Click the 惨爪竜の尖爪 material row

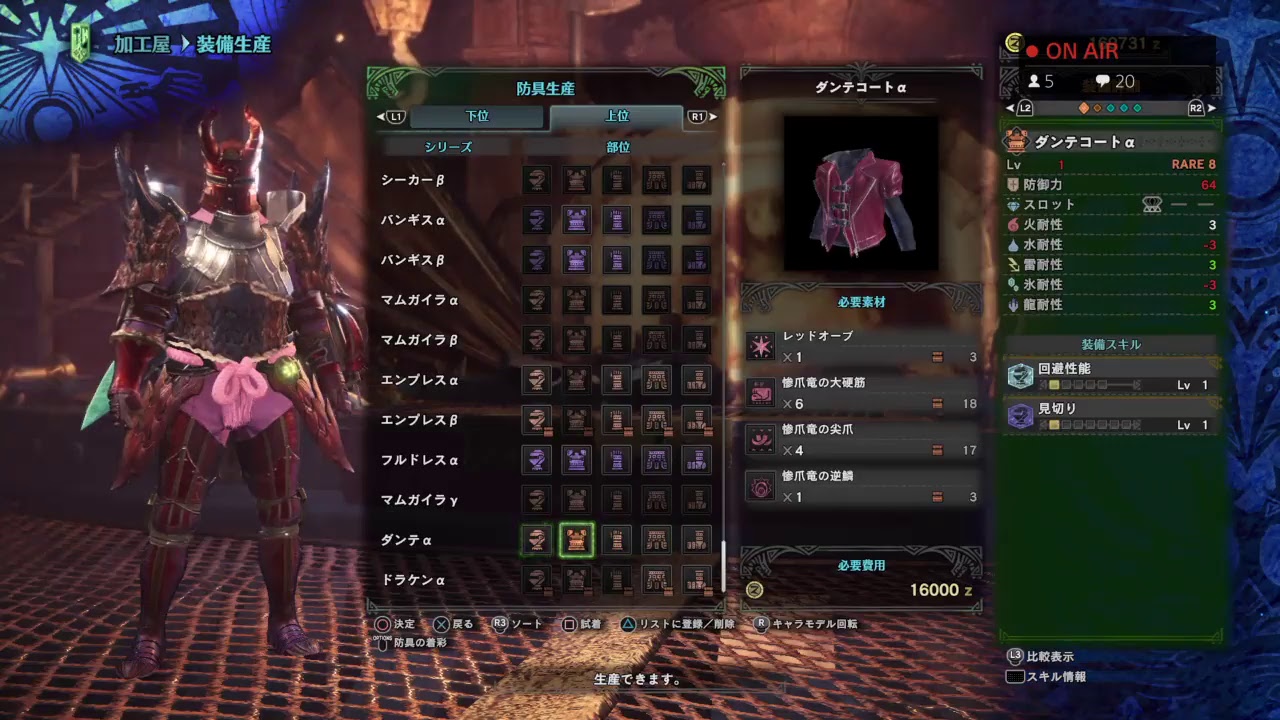861,440
